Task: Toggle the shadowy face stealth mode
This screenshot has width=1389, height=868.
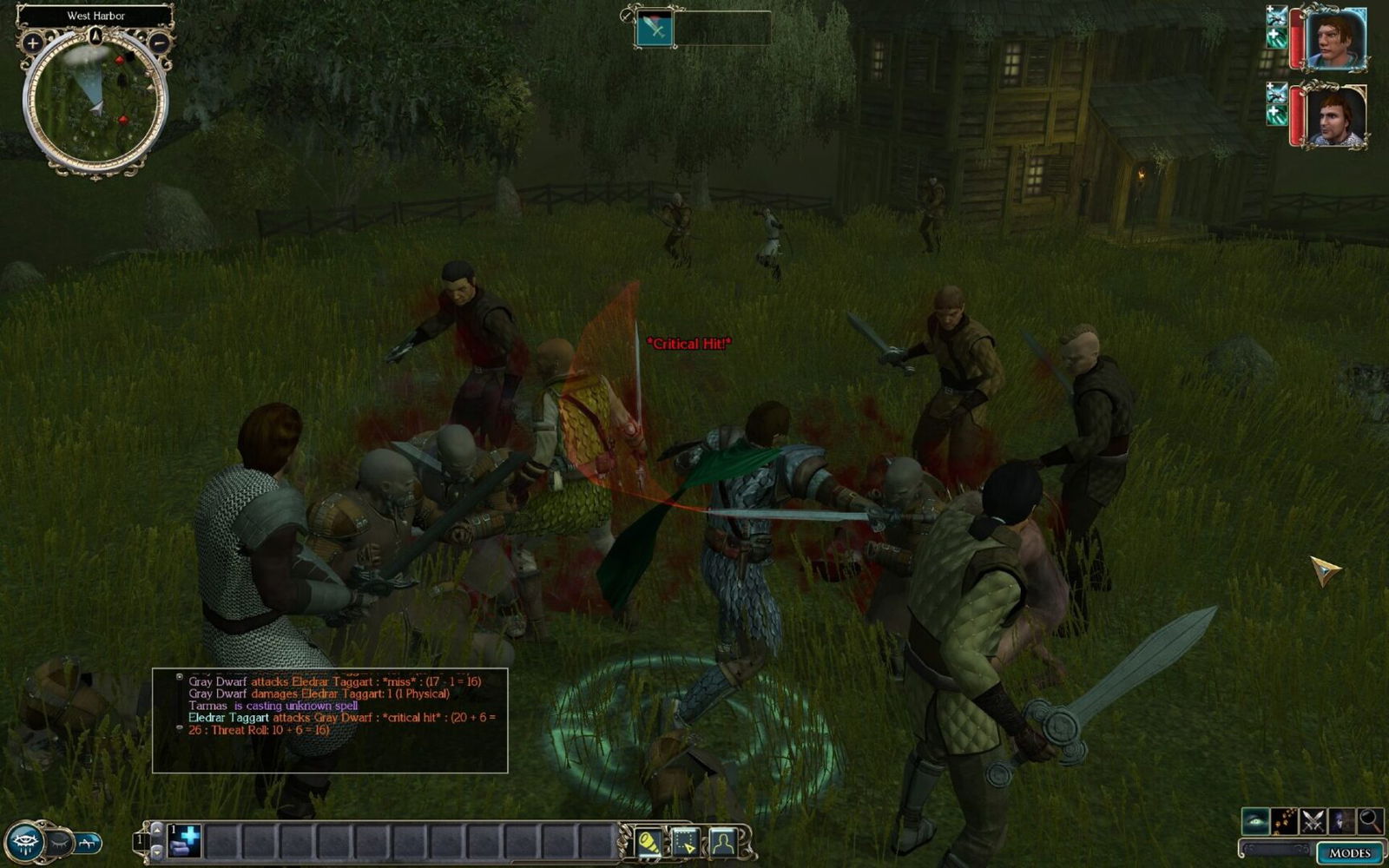Action: tap(1342, 820)
